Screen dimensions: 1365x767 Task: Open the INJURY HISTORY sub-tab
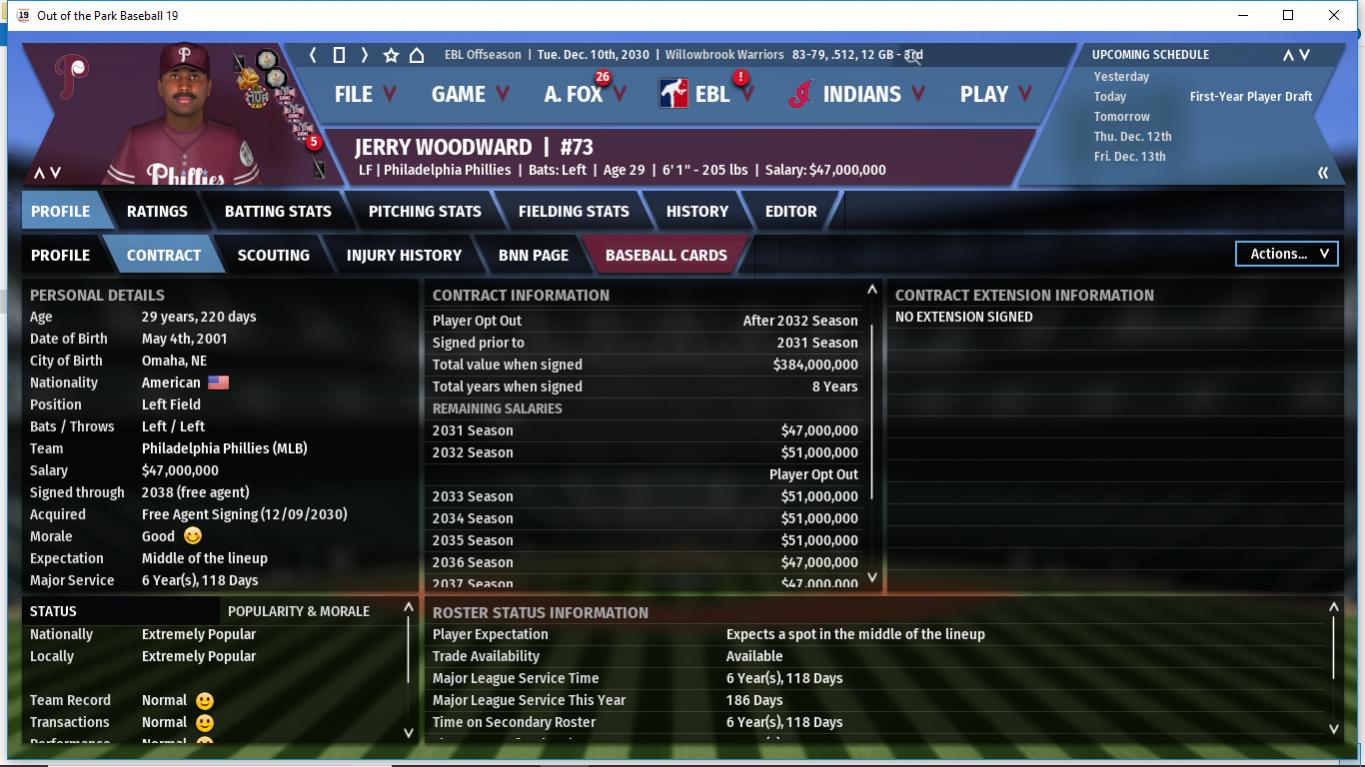pos(404,255)
